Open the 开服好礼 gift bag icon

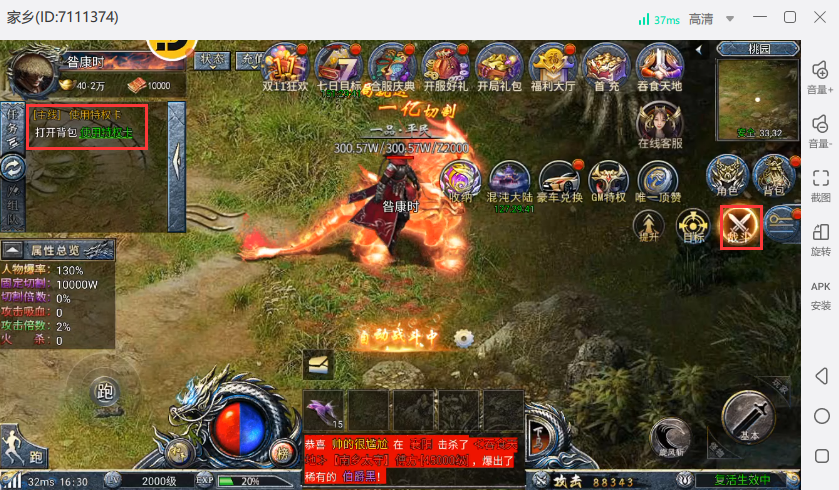click(446, 66)
